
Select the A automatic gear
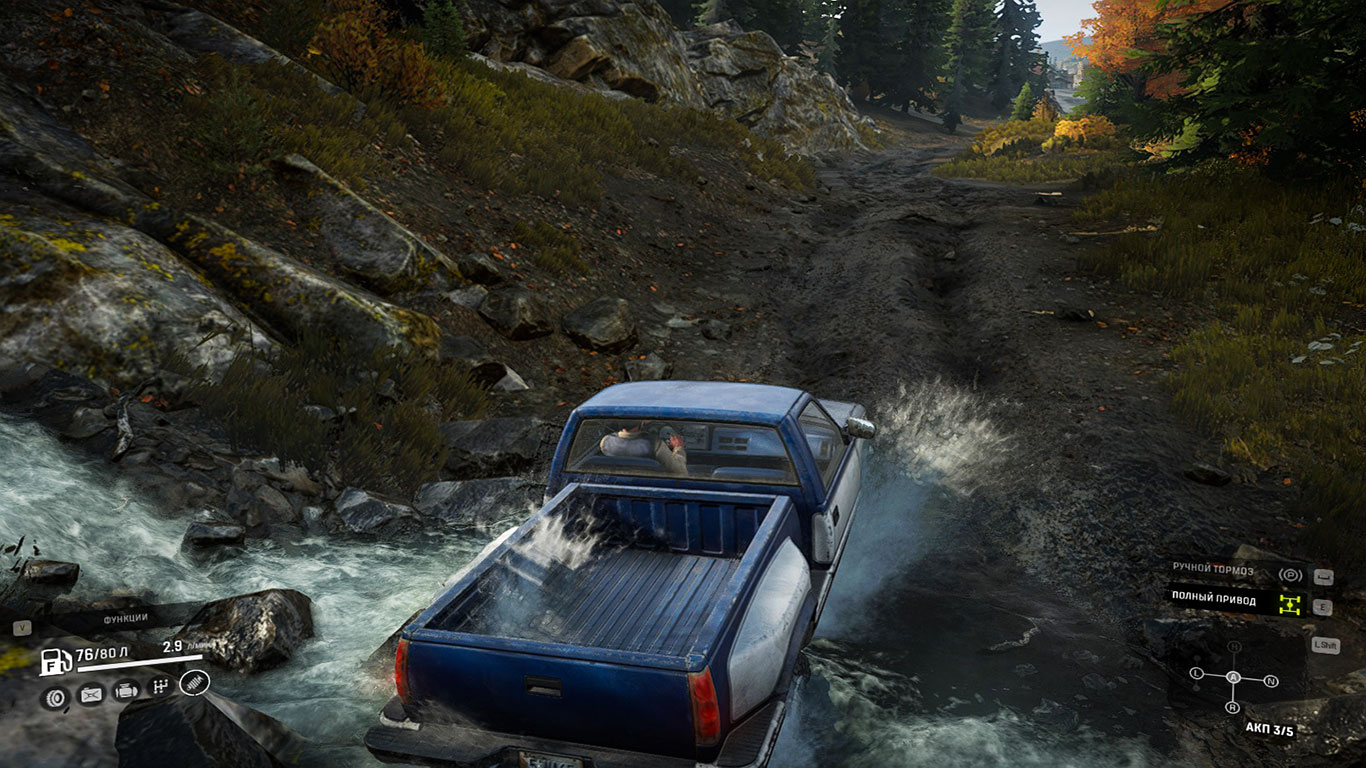[1233, 677]
